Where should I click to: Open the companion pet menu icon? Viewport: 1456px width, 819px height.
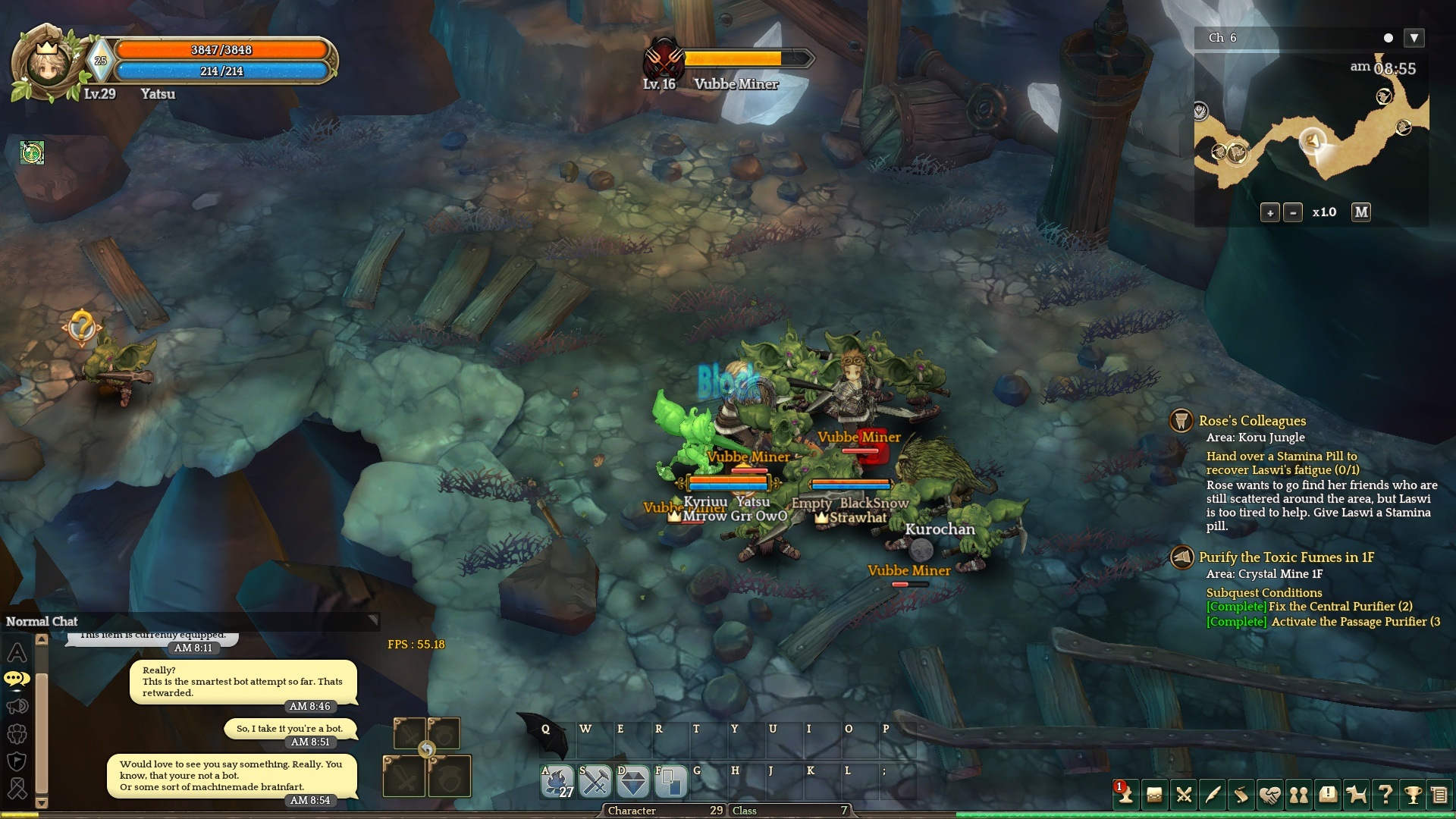1357,794
